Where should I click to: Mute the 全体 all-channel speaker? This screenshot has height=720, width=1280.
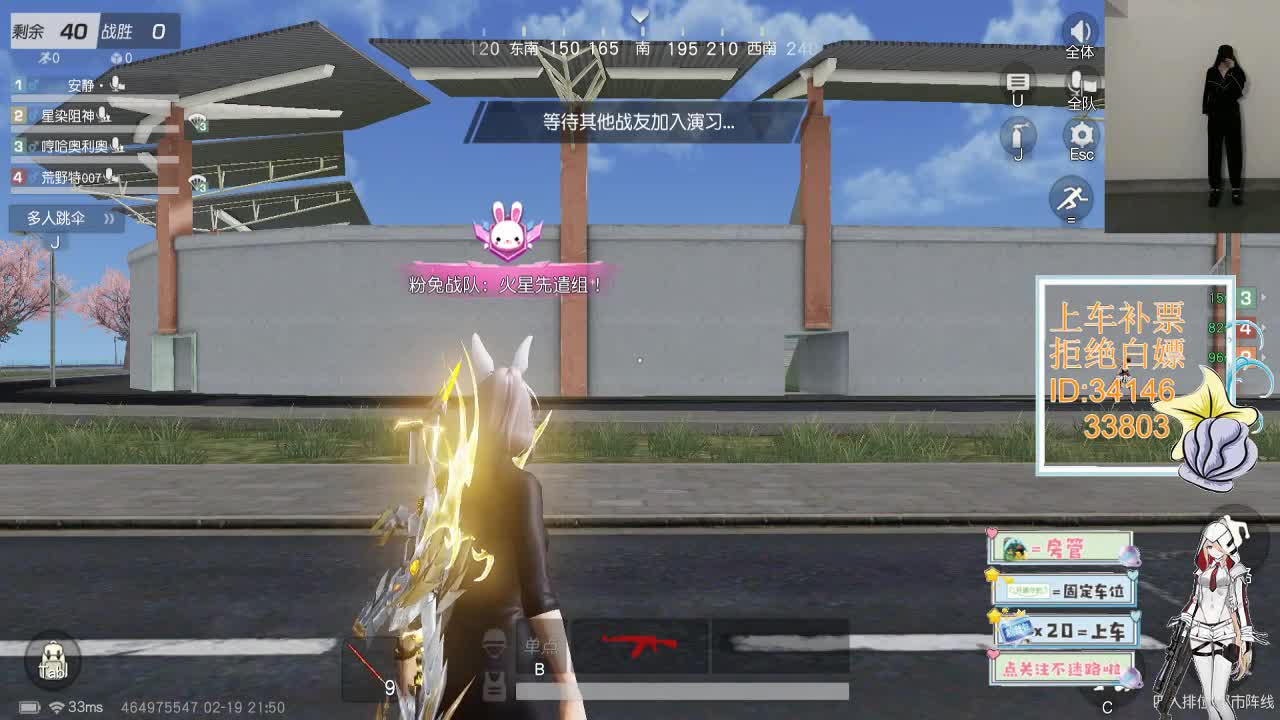(x=1079, y=30)
